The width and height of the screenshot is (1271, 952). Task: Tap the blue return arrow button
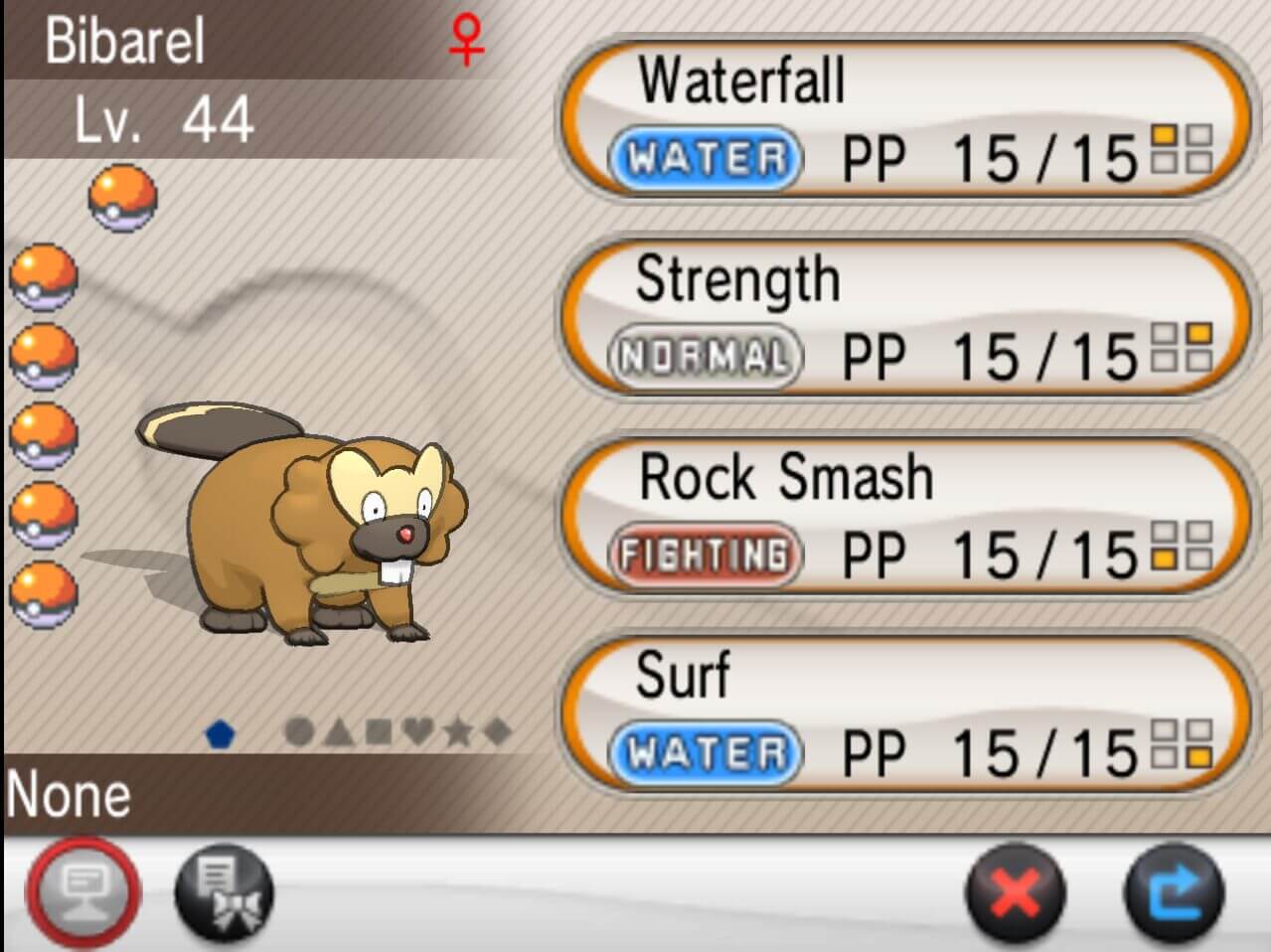(1174, 891)
